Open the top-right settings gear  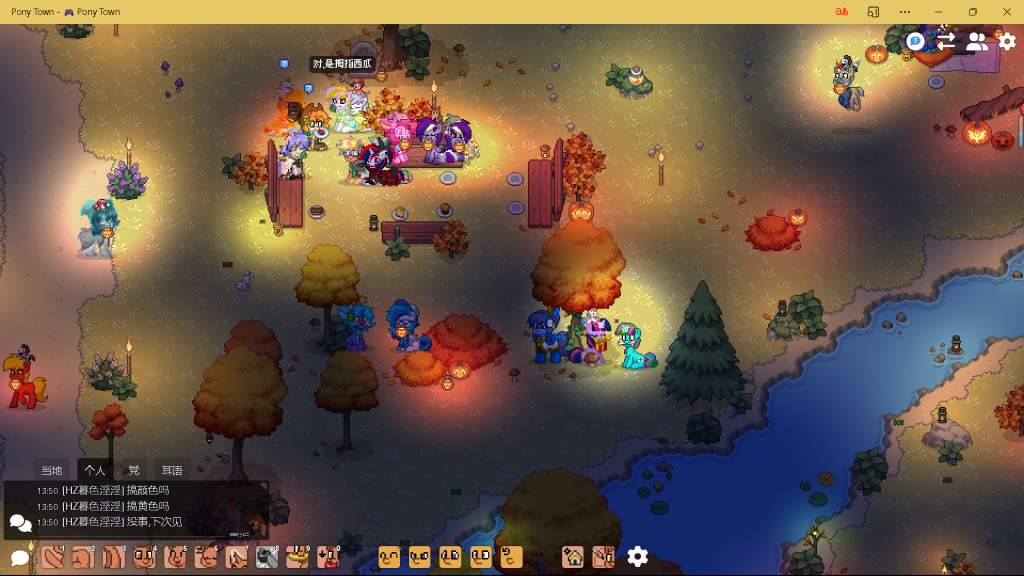(x=1007, y=41)
